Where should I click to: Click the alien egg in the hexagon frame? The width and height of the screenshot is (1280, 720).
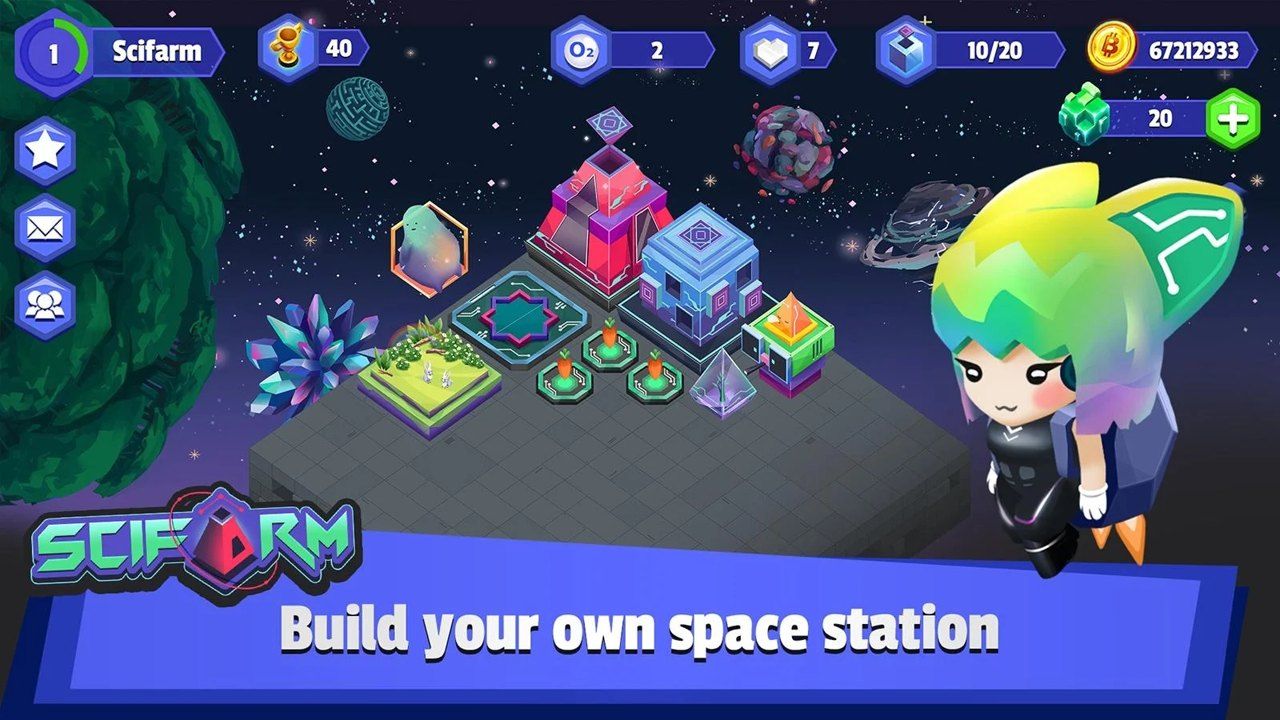click(430, 250)
